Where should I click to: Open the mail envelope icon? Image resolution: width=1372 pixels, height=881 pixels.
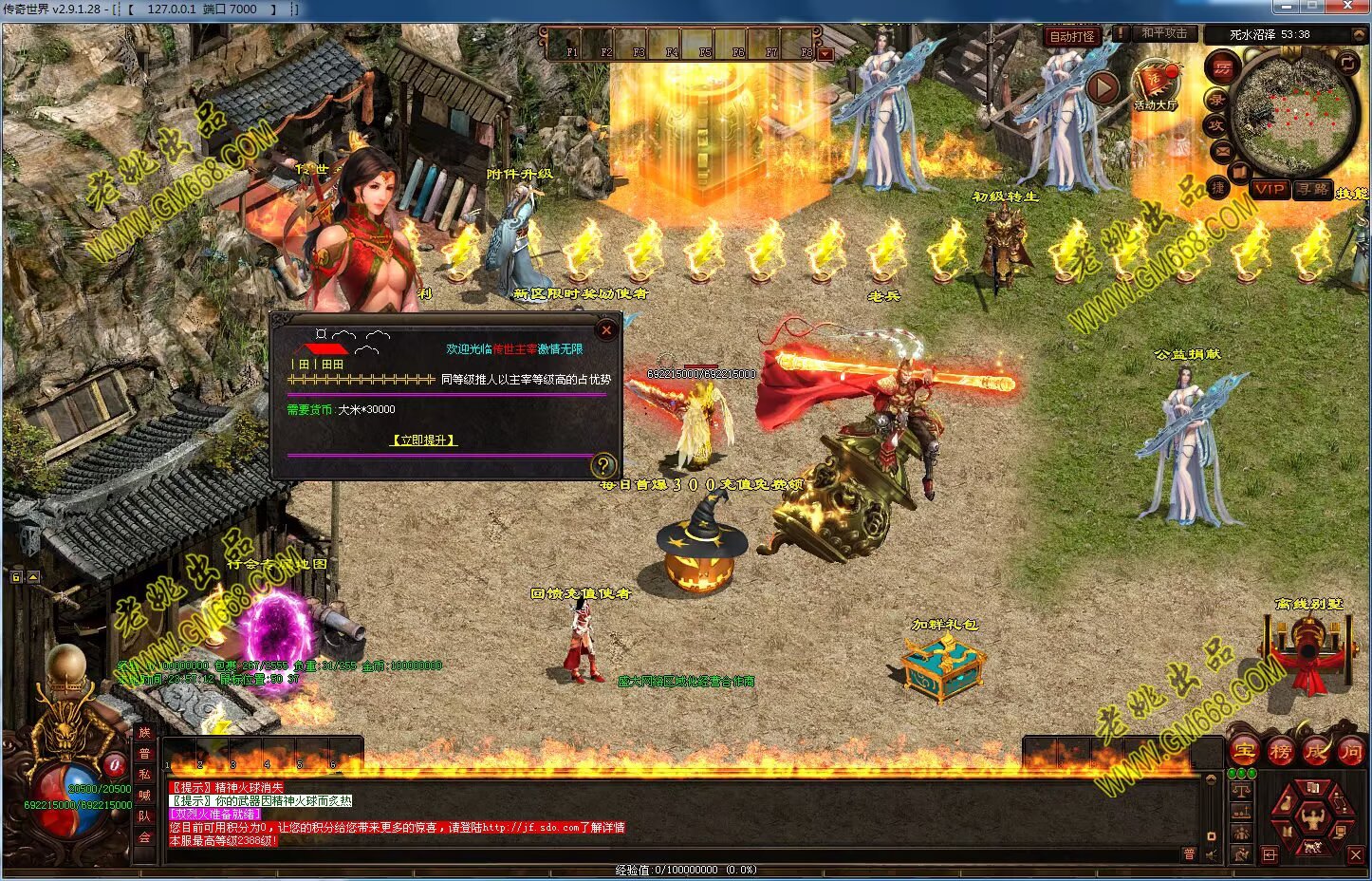click(1222, 150)
